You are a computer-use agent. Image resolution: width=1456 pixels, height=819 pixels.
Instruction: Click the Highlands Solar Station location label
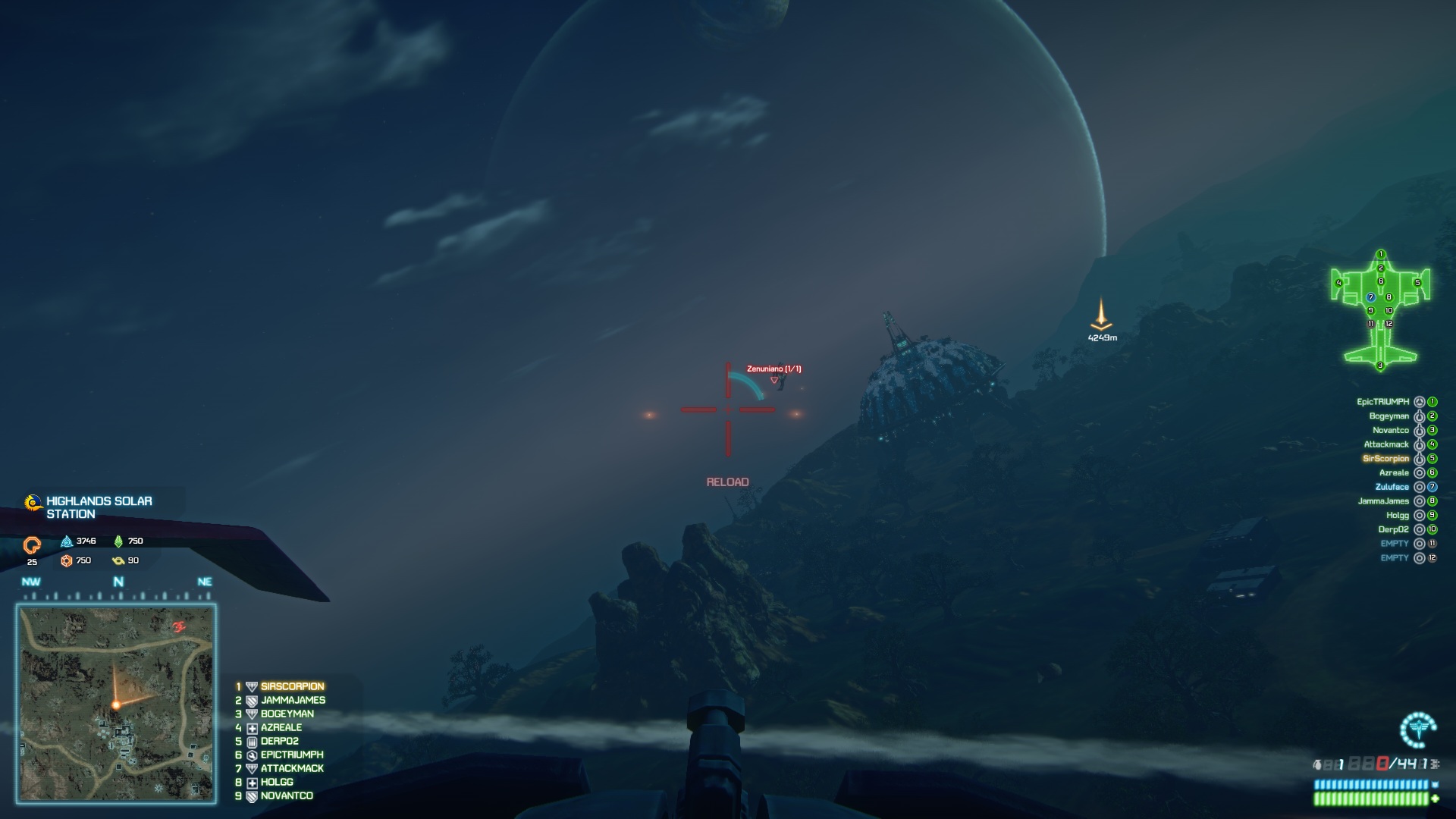[x=99, y=507]
